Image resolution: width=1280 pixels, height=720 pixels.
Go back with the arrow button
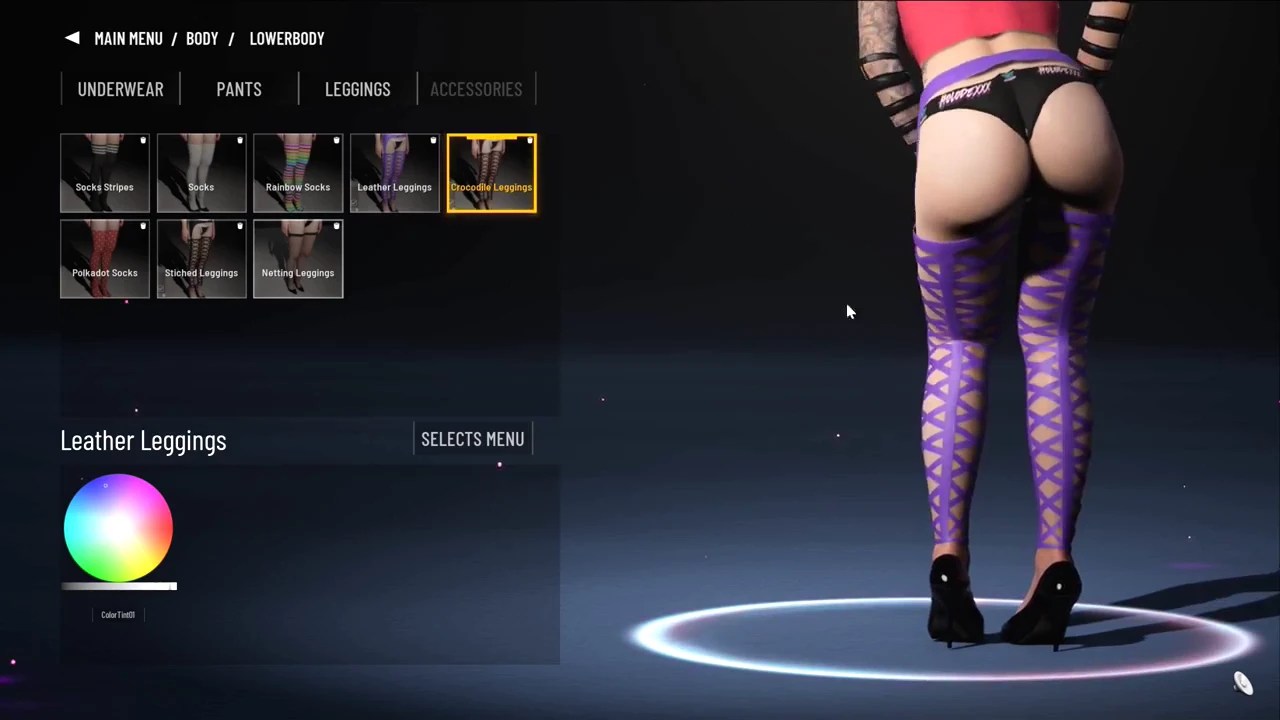72,38
